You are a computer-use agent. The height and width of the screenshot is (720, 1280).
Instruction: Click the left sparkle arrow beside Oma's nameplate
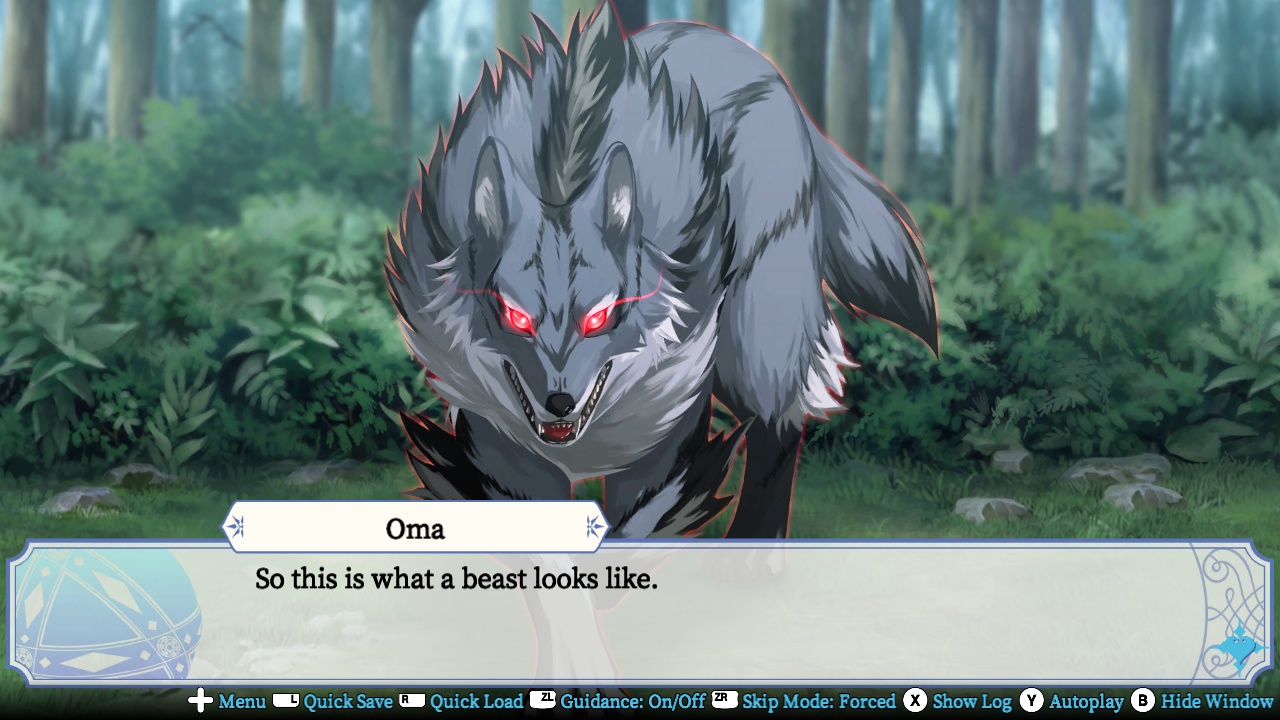pyautogui.click(x=236, y=526)
